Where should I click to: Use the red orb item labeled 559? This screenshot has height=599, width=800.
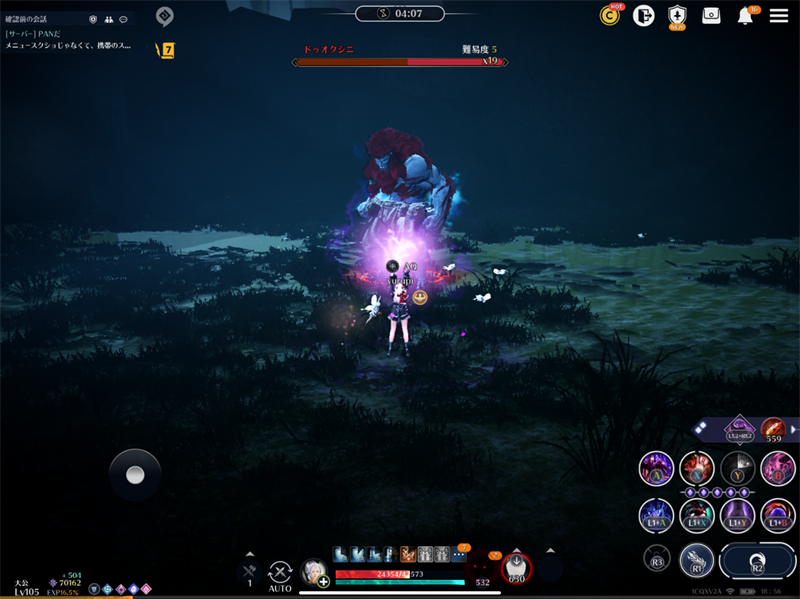pyautogui.click(x=772, y=429)
